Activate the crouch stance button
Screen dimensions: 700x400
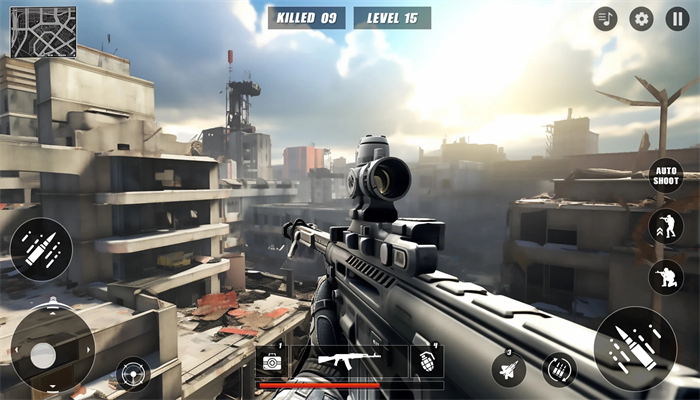pos(665,277)
